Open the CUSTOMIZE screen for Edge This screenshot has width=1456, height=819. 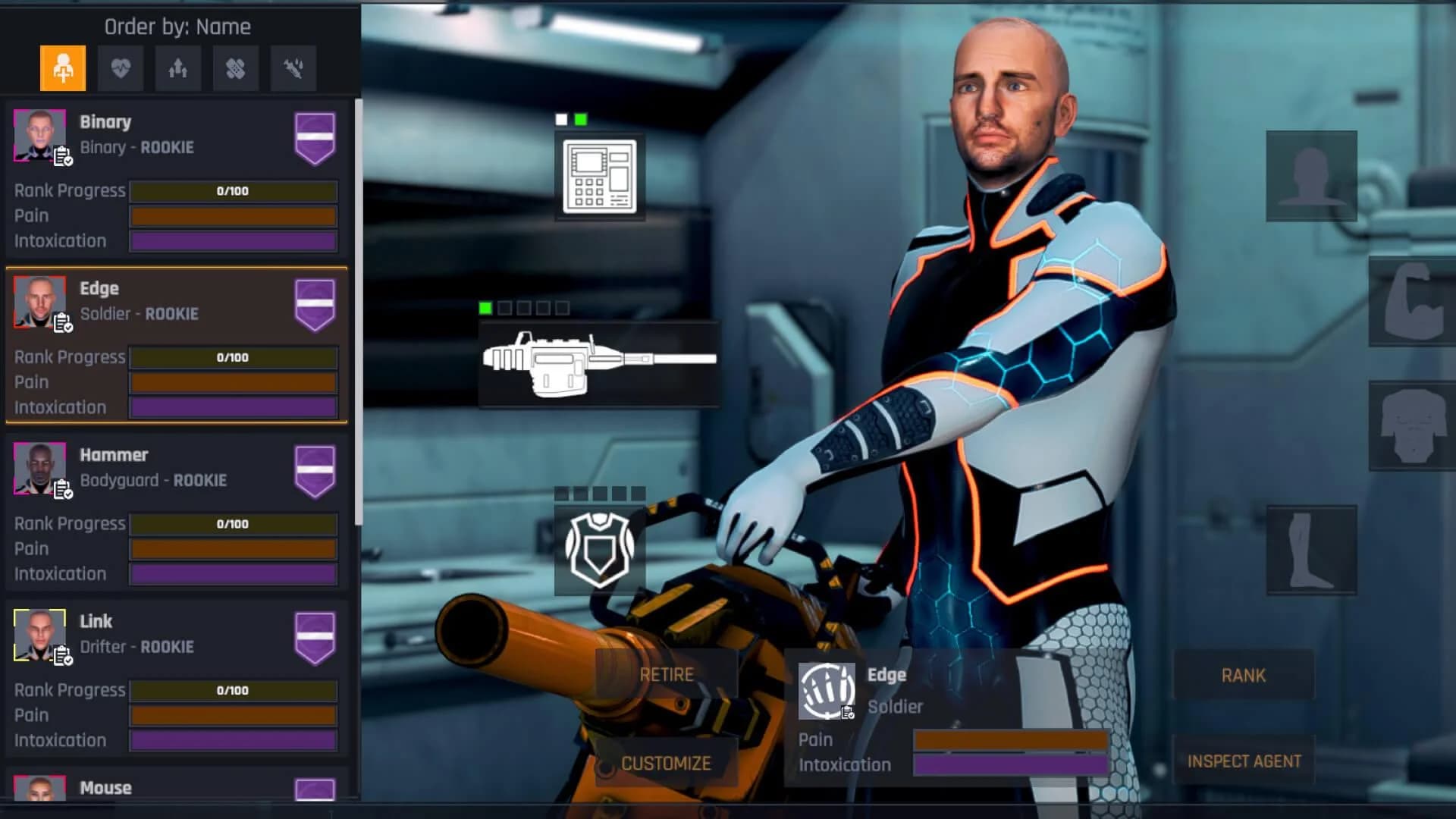tap(666, 763)
